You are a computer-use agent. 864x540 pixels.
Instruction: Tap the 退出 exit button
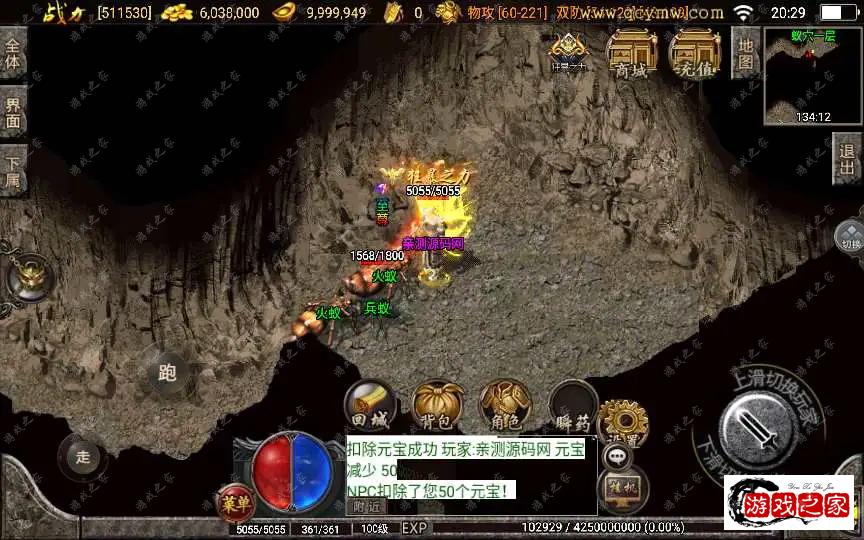[847, 160]
